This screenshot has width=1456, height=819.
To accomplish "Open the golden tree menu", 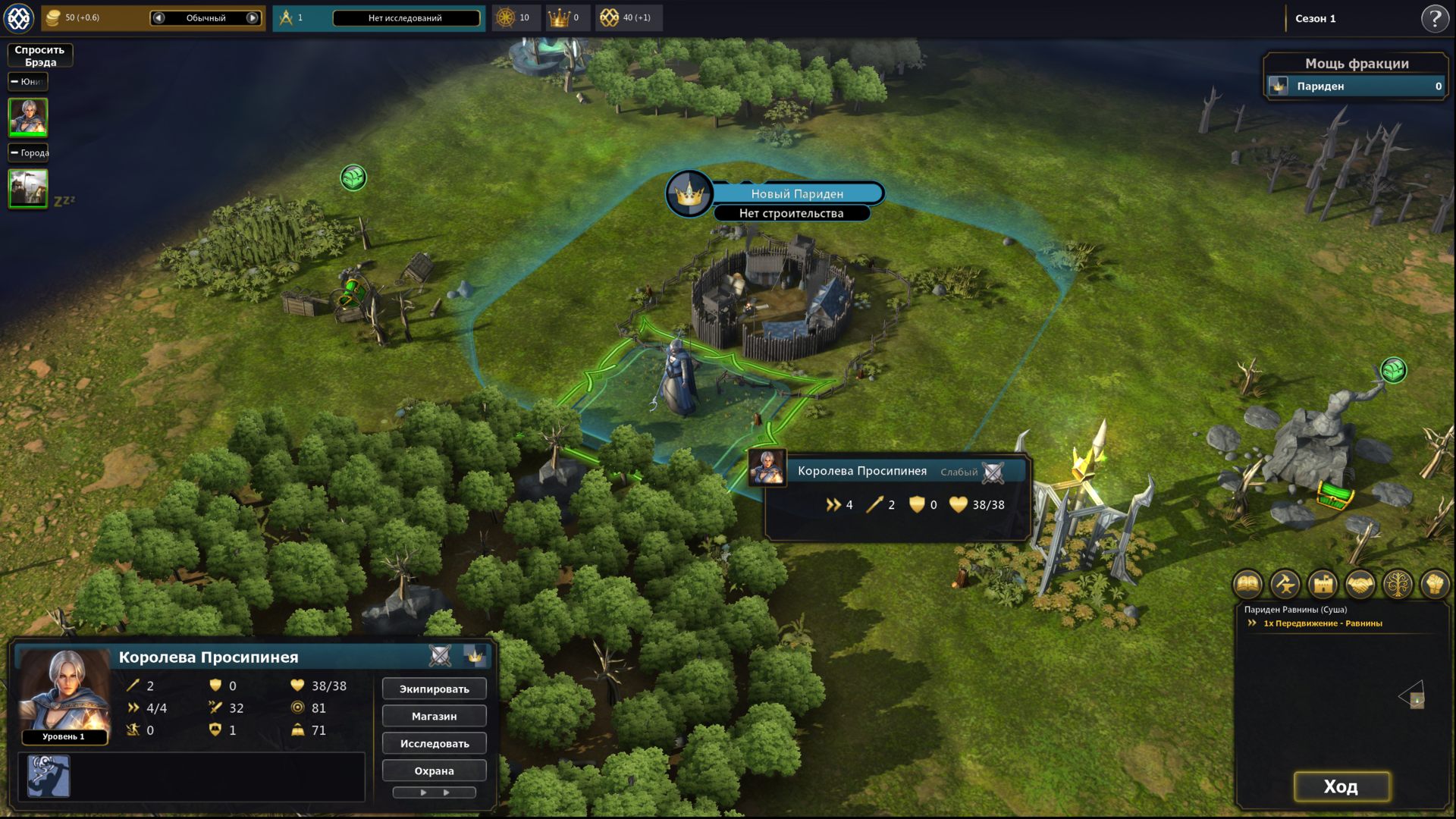I will click(x=1398, y=584).
